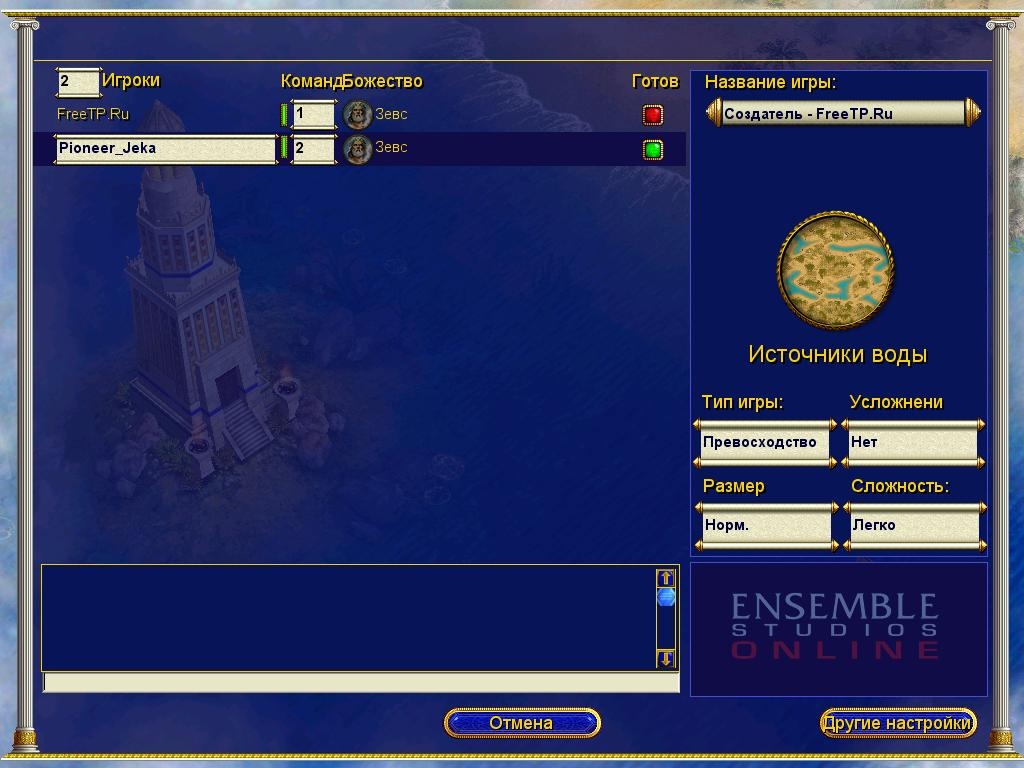The width and height of the screenshot is (1024, 768).
Task: Edit the game name field Создатель - FreeTP.Ru
Action: point(842,113)
